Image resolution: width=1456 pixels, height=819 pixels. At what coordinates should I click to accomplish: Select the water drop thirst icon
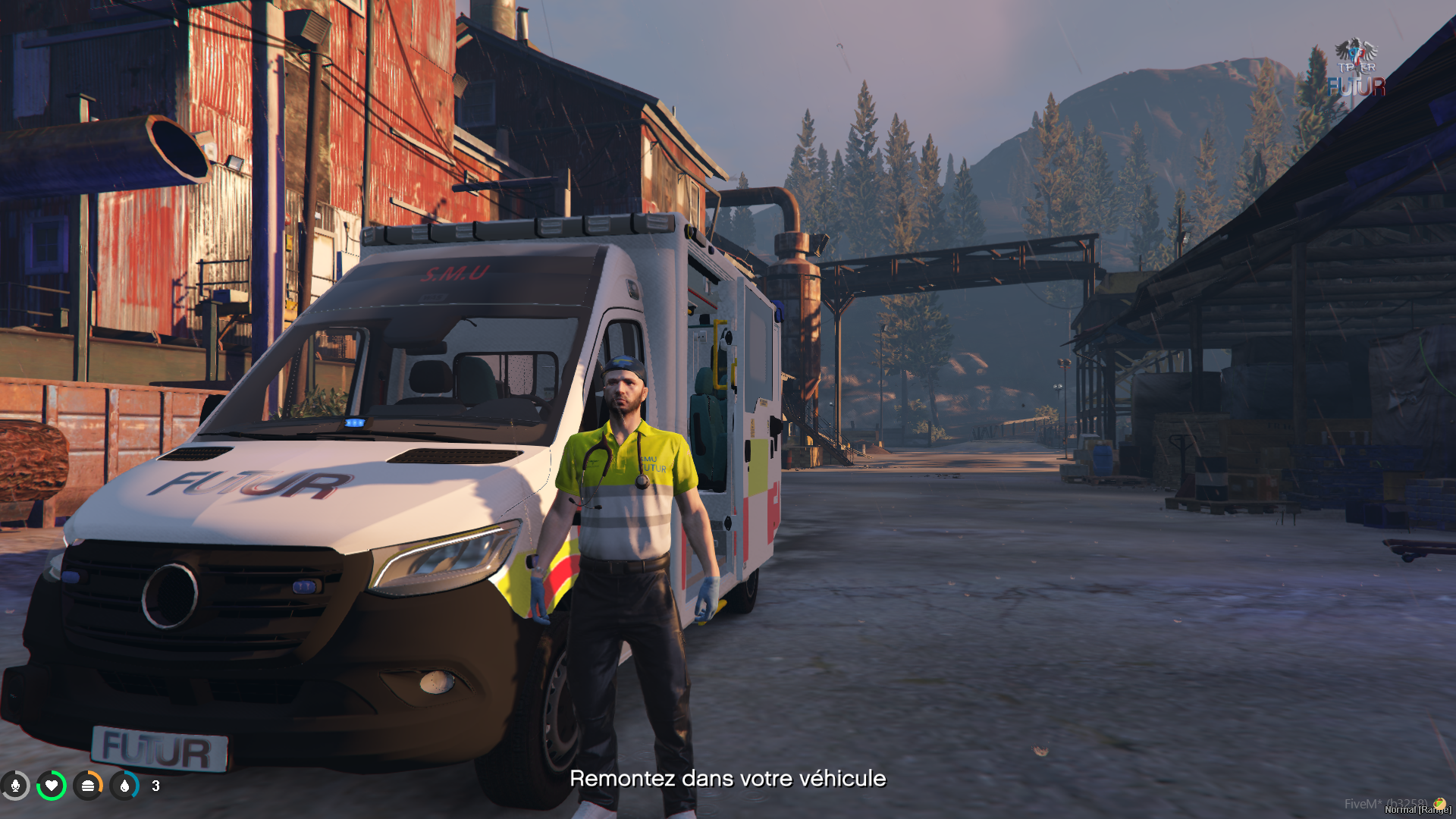tap(124, 786)
